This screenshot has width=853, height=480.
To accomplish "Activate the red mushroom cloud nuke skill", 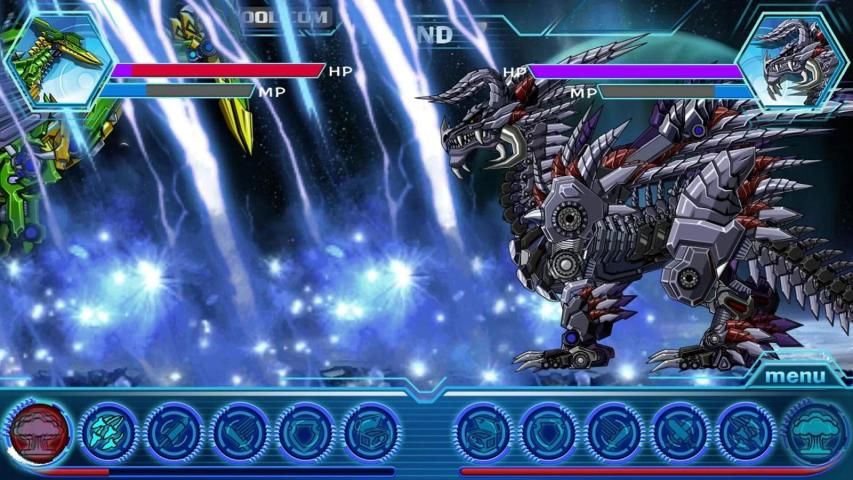I will coord(40,432).
